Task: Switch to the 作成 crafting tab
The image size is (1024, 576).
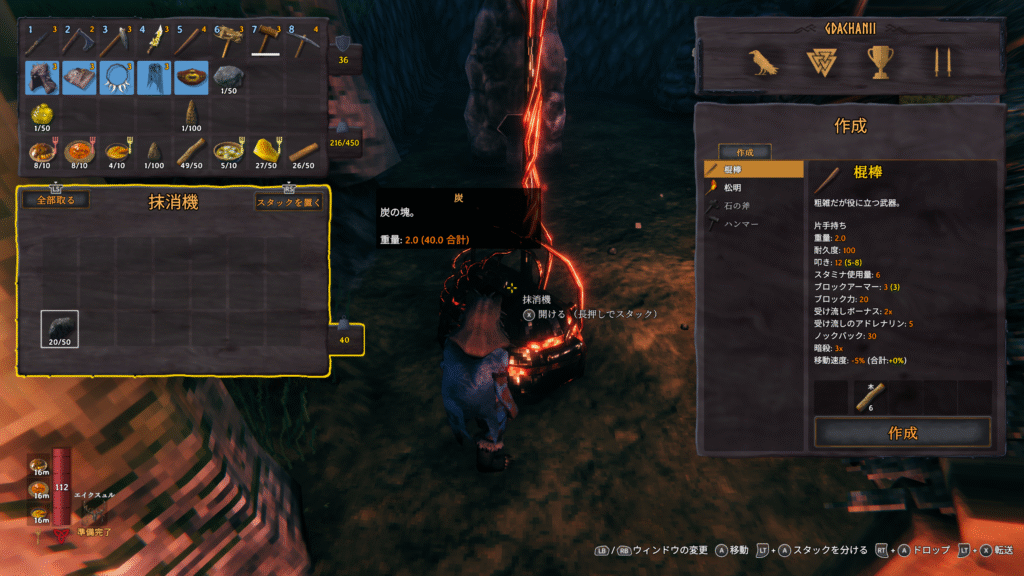Action: 744,152
